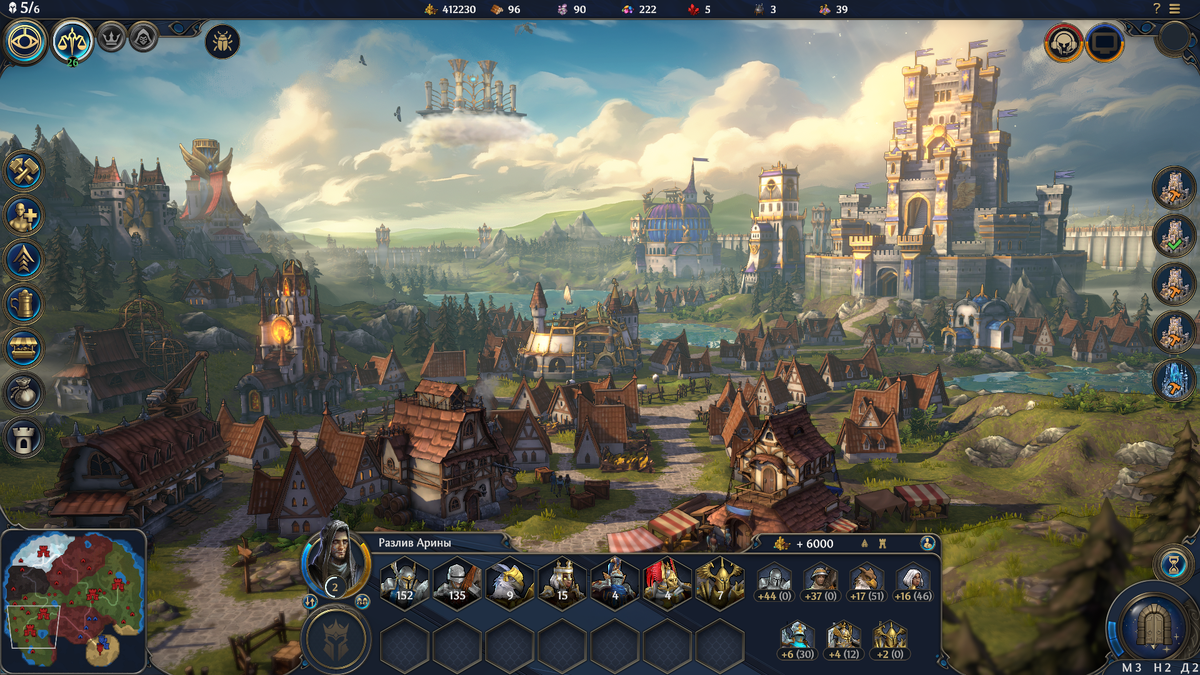Open the castle tower icon

tap(24, 437)
